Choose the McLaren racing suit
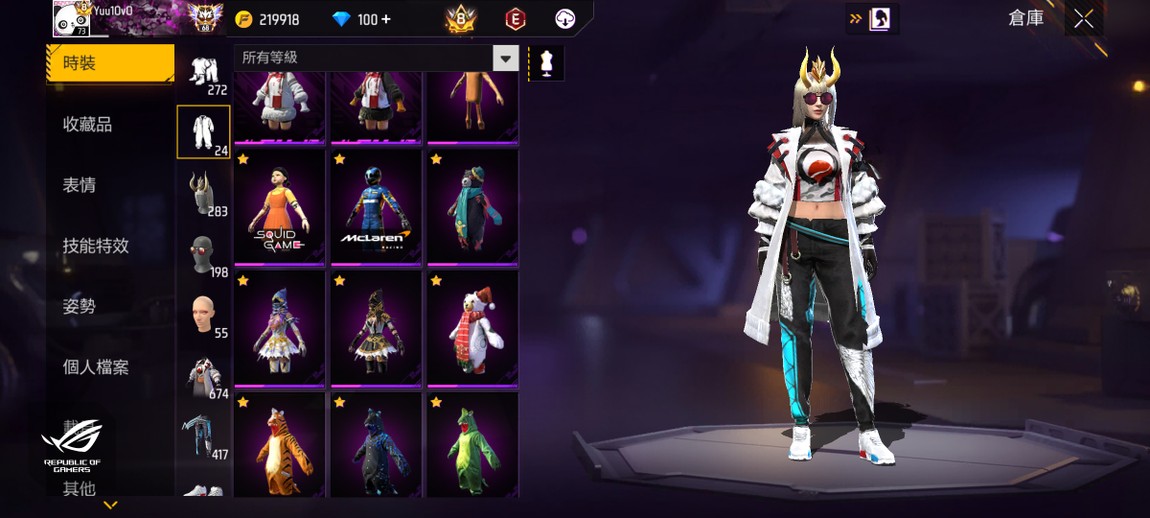 (376, 207)
